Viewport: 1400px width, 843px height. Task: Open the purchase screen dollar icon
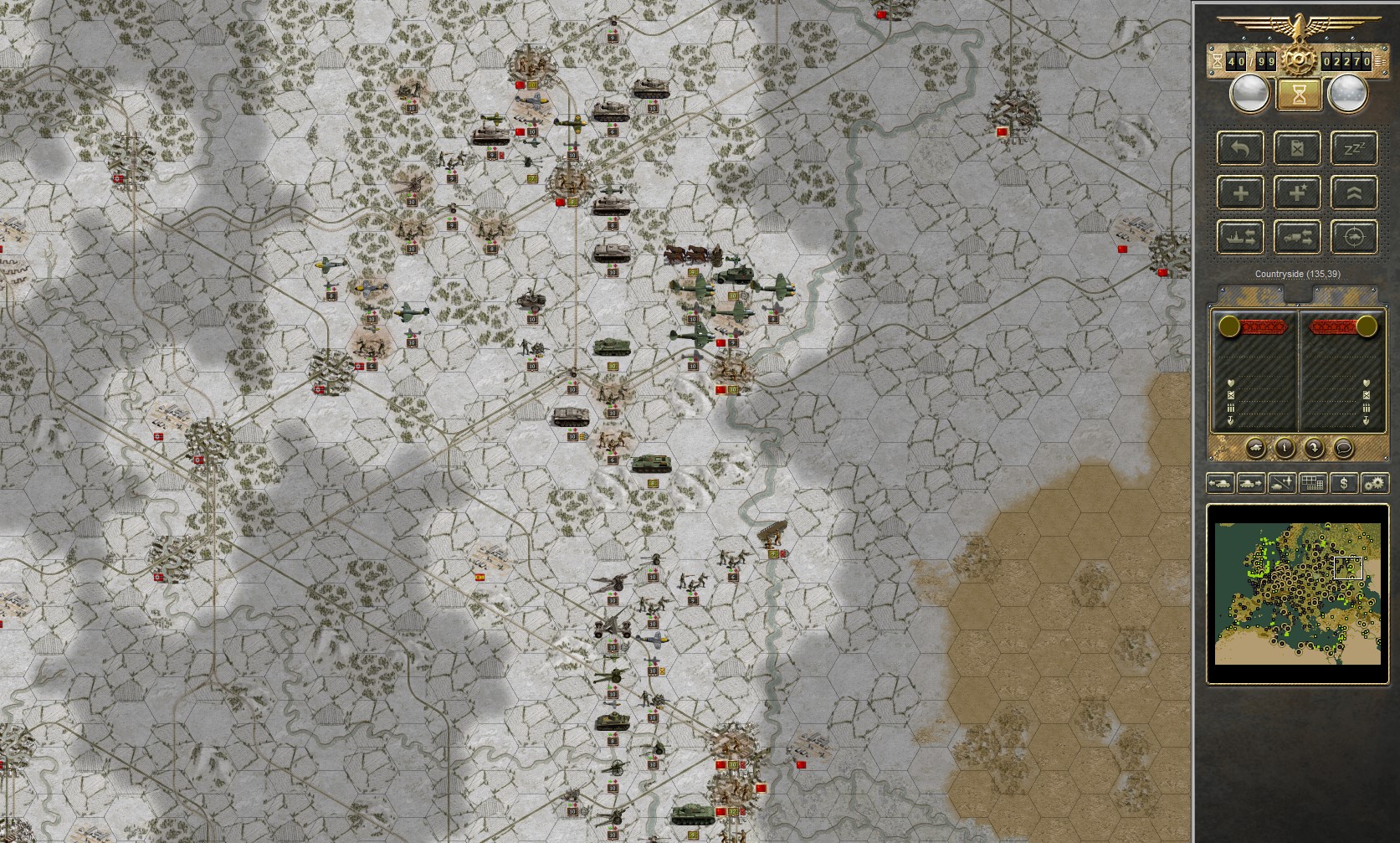click(x=1344, y=484)
